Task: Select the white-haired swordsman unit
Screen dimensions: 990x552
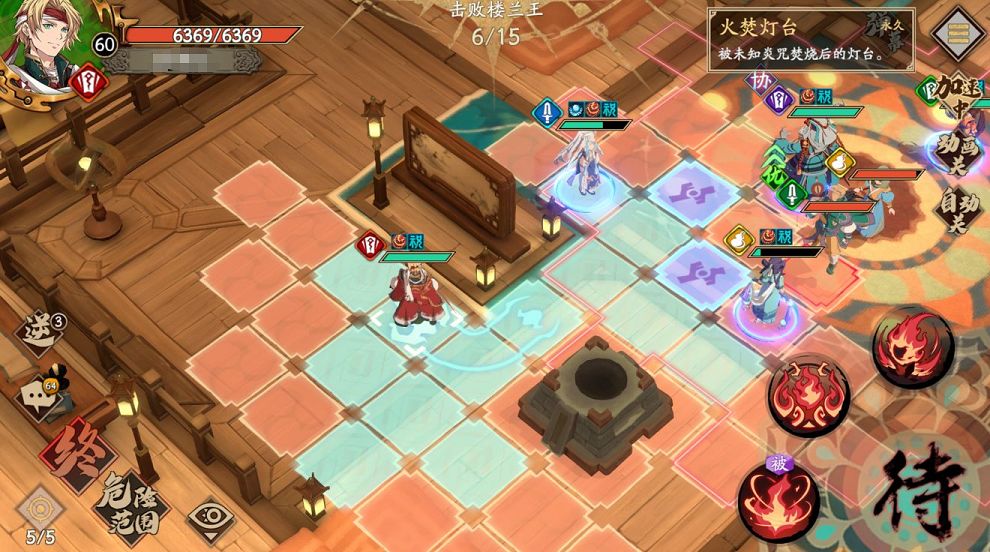Action: pos(584,164)
